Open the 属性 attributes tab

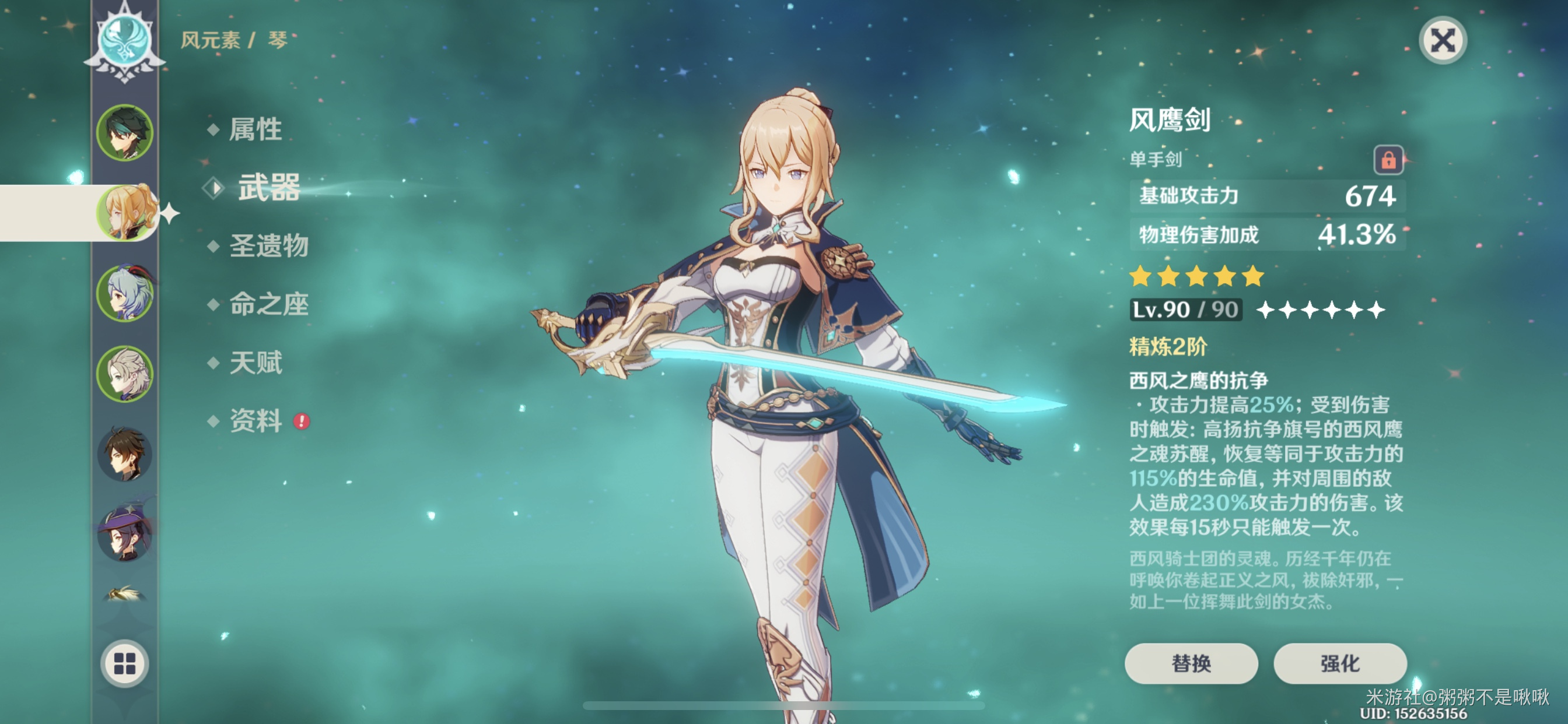[255, 129]
